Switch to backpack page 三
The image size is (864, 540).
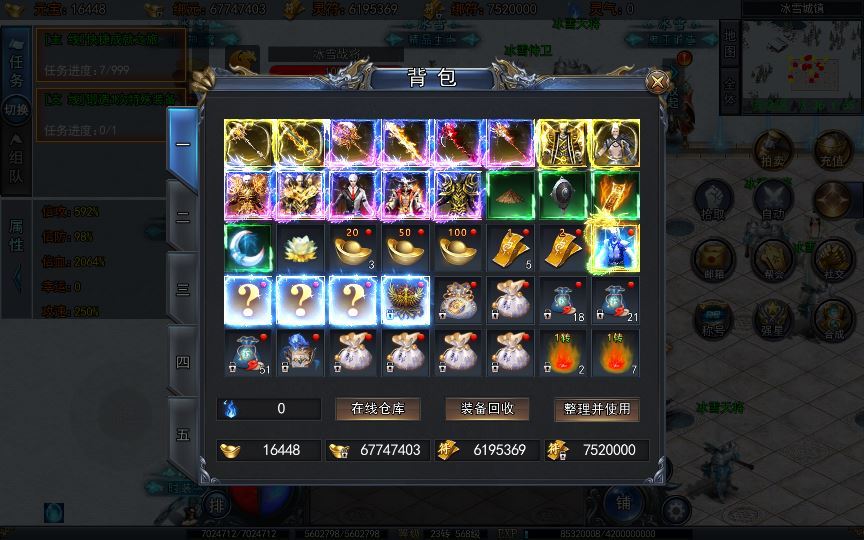(x=183, y=289)
